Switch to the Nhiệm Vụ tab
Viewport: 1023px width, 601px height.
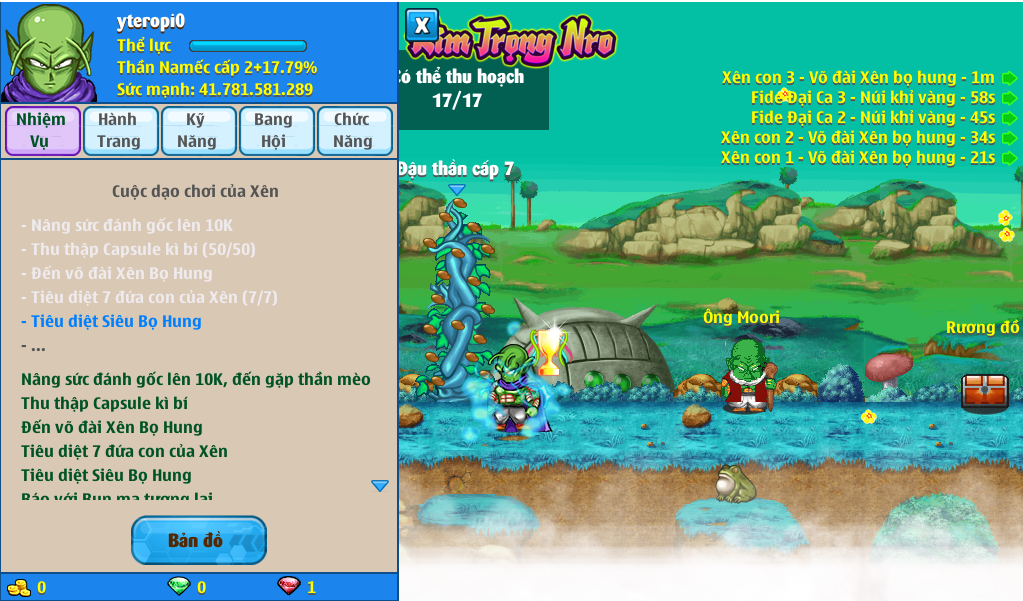(42, 131)
